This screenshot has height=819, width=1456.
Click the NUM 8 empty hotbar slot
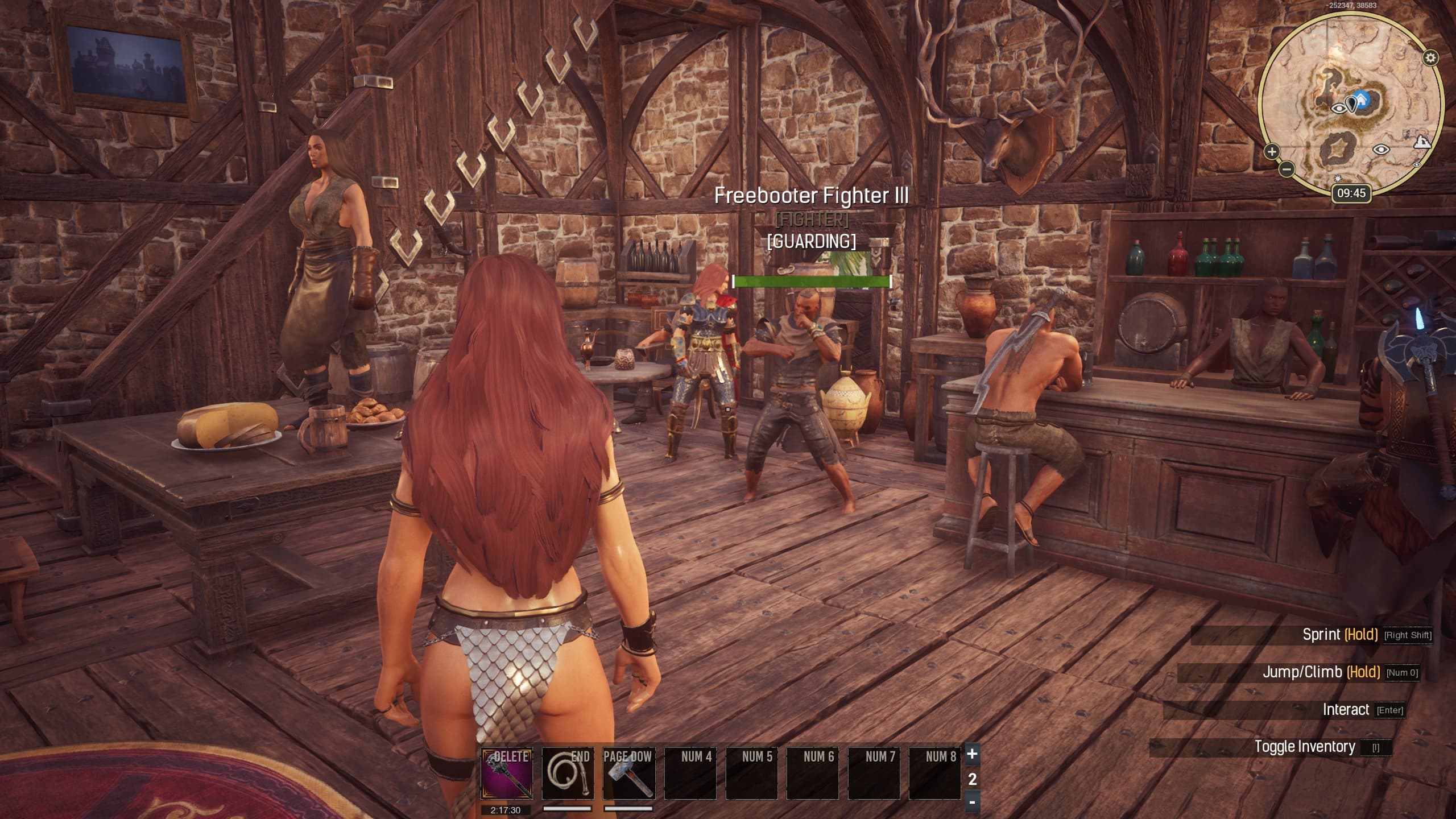[934, 773]
